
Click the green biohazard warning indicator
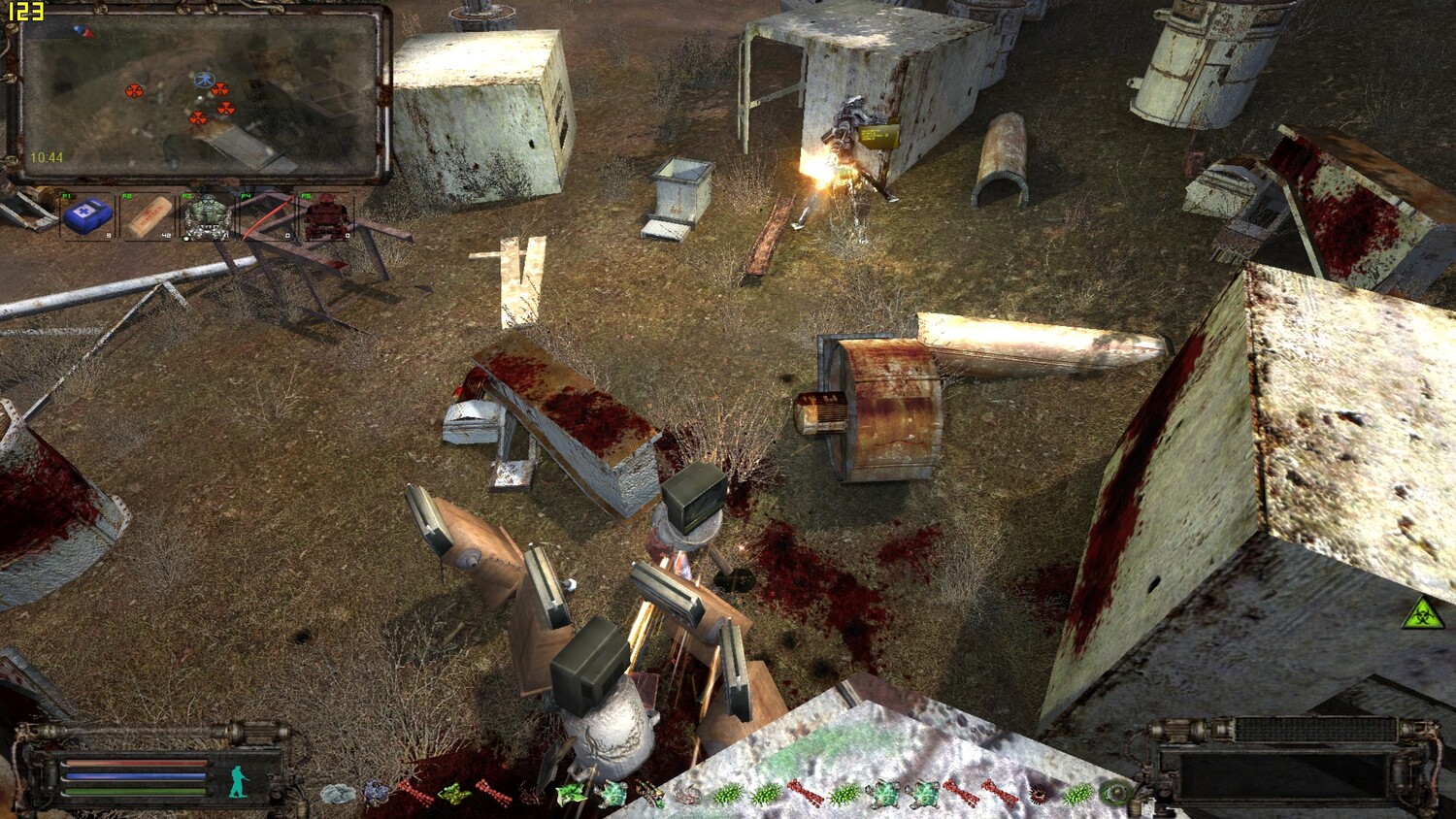tap(1423, 613)
